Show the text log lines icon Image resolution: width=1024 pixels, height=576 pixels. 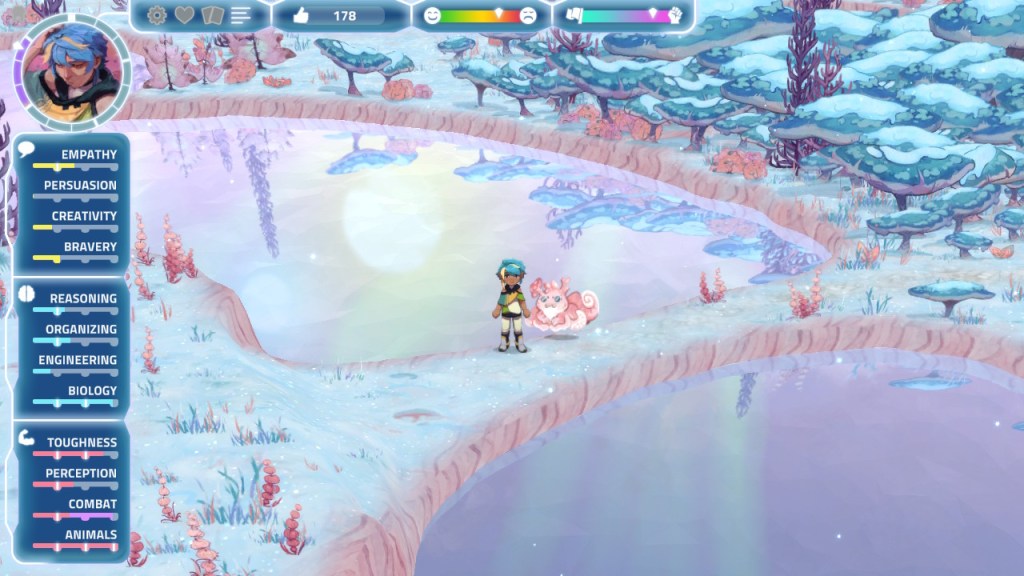[x=241, y=15]
